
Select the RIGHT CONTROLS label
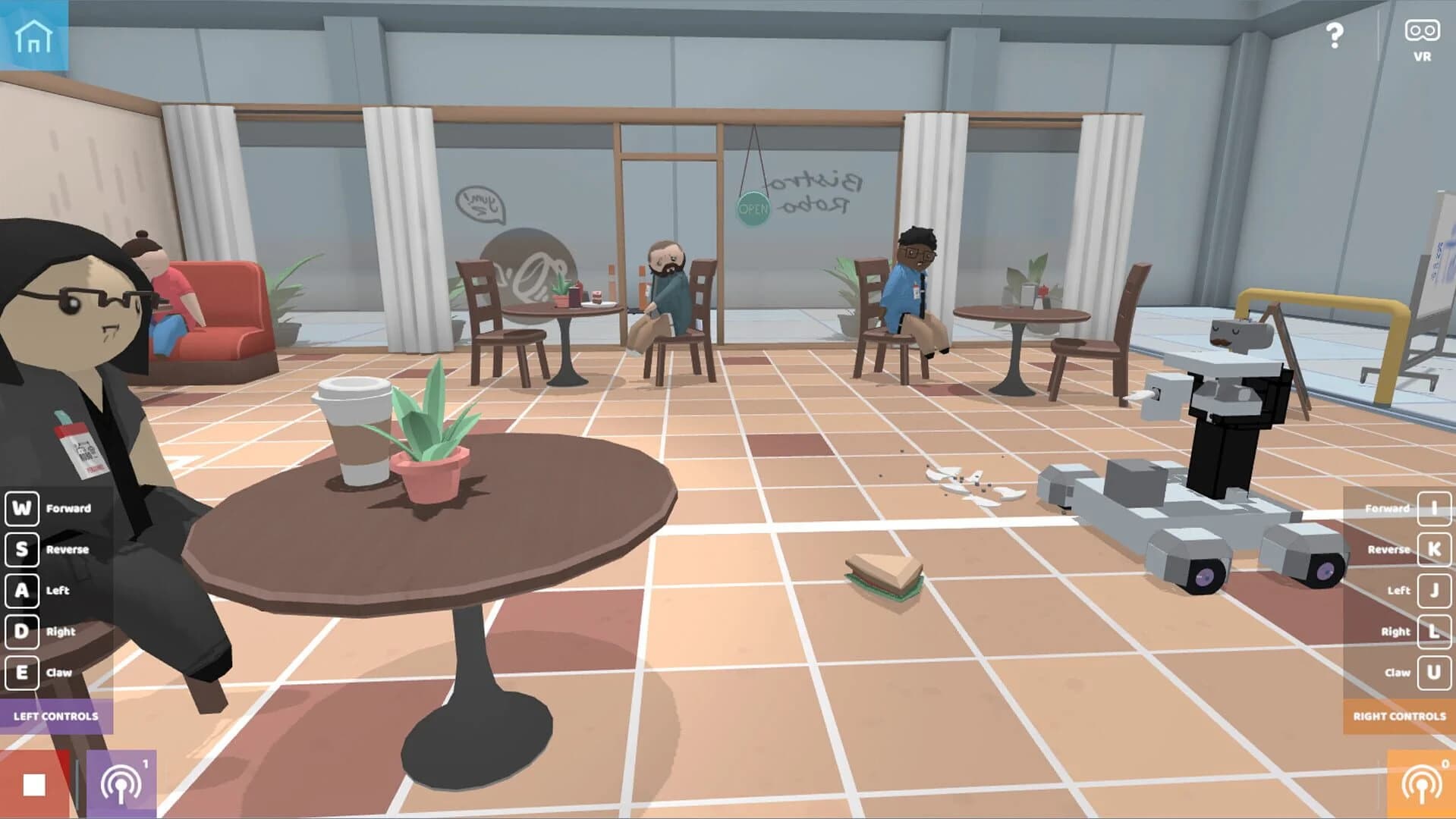point(1400,715)
